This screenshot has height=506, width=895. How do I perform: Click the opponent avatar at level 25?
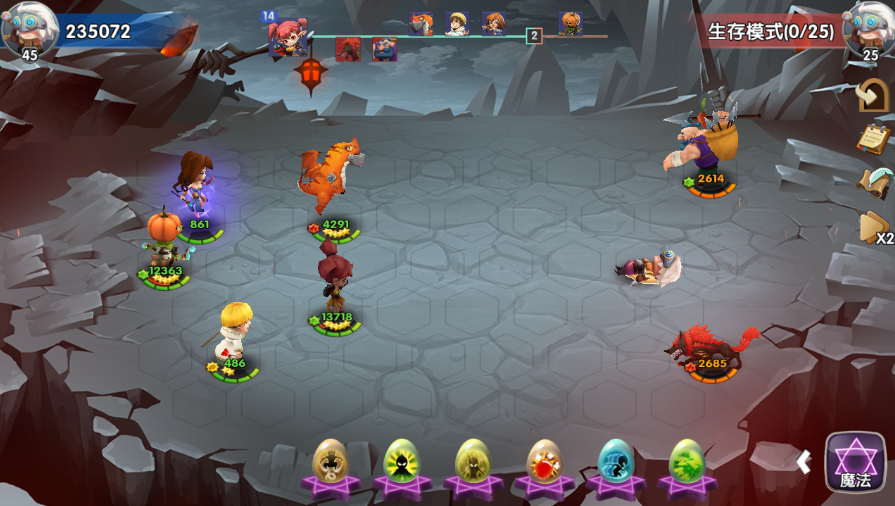point(867,29)
